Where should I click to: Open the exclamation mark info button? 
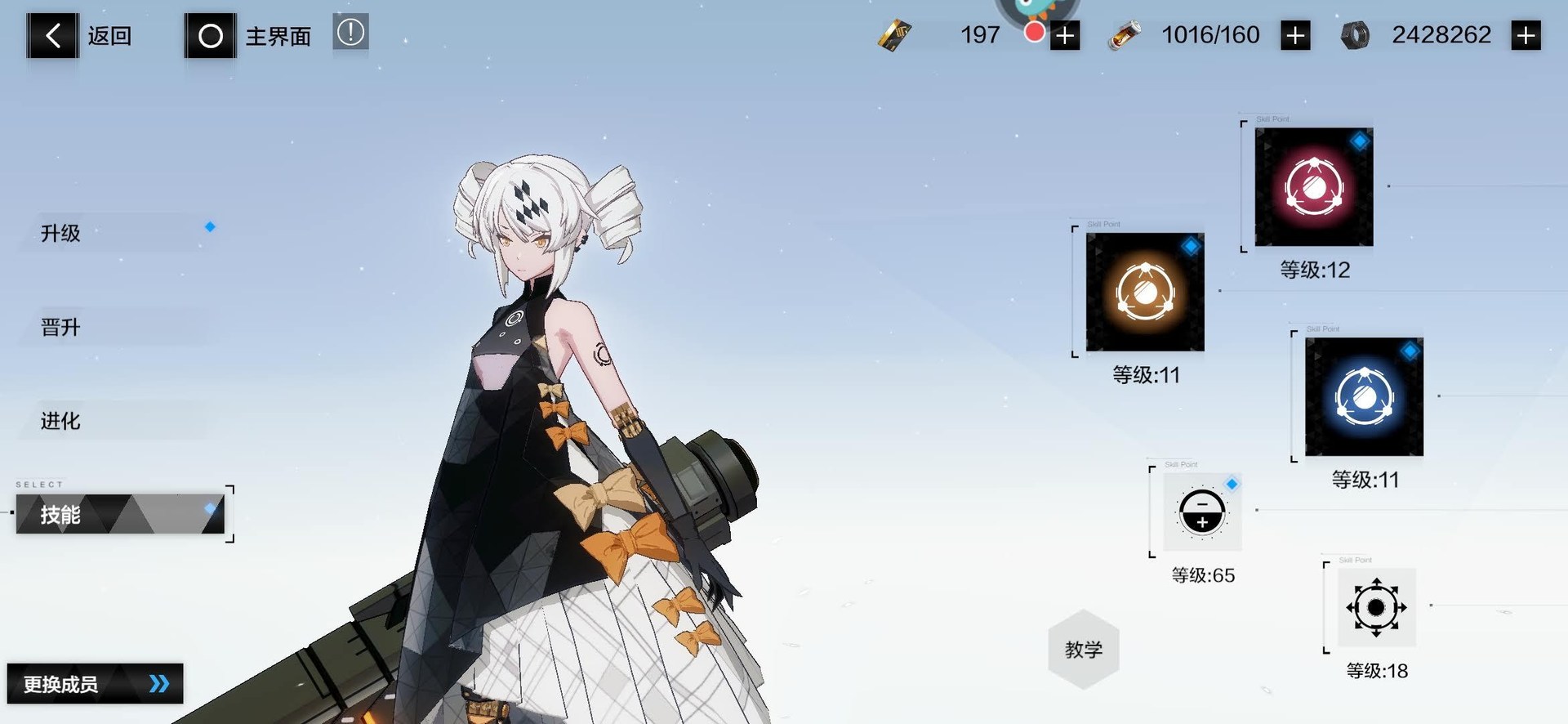coord(351,33)
